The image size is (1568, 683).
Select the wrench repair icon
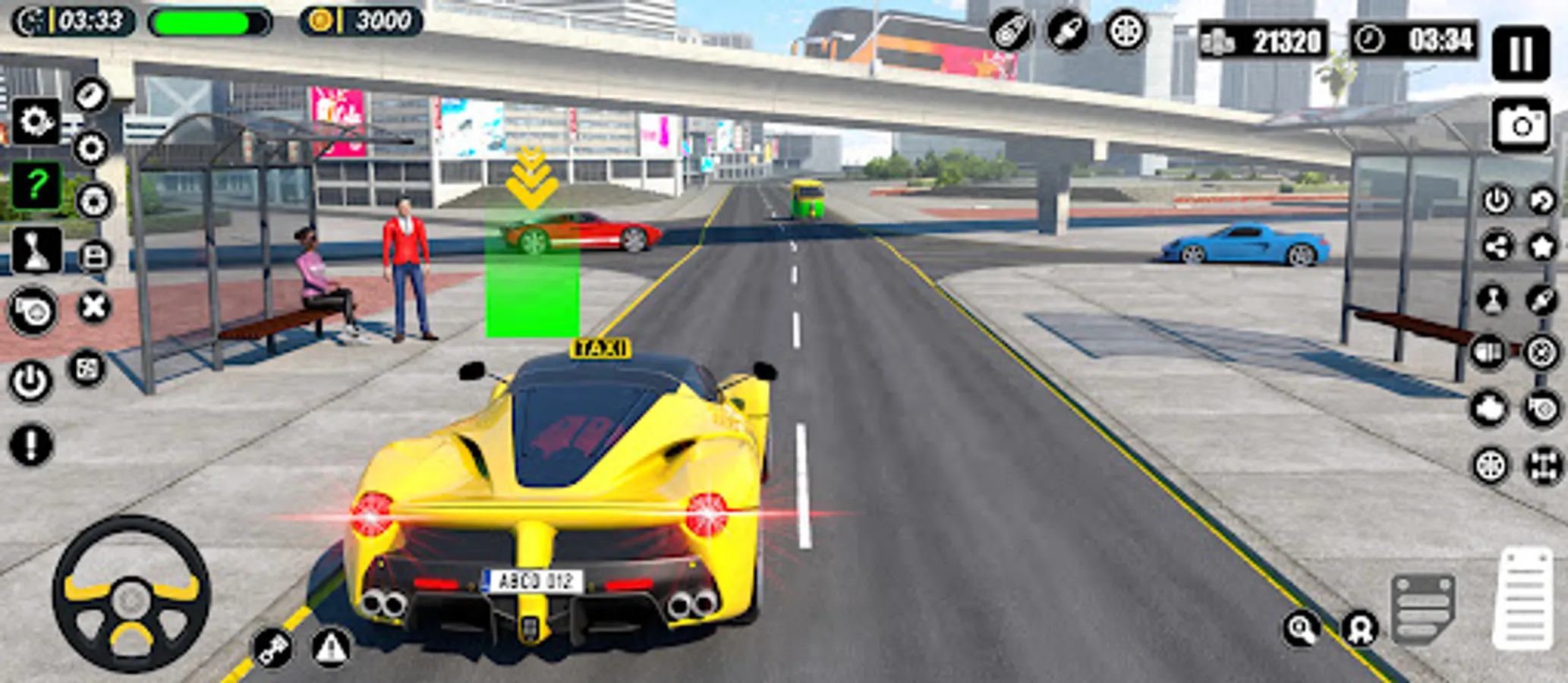click(x=1543, y=299)
